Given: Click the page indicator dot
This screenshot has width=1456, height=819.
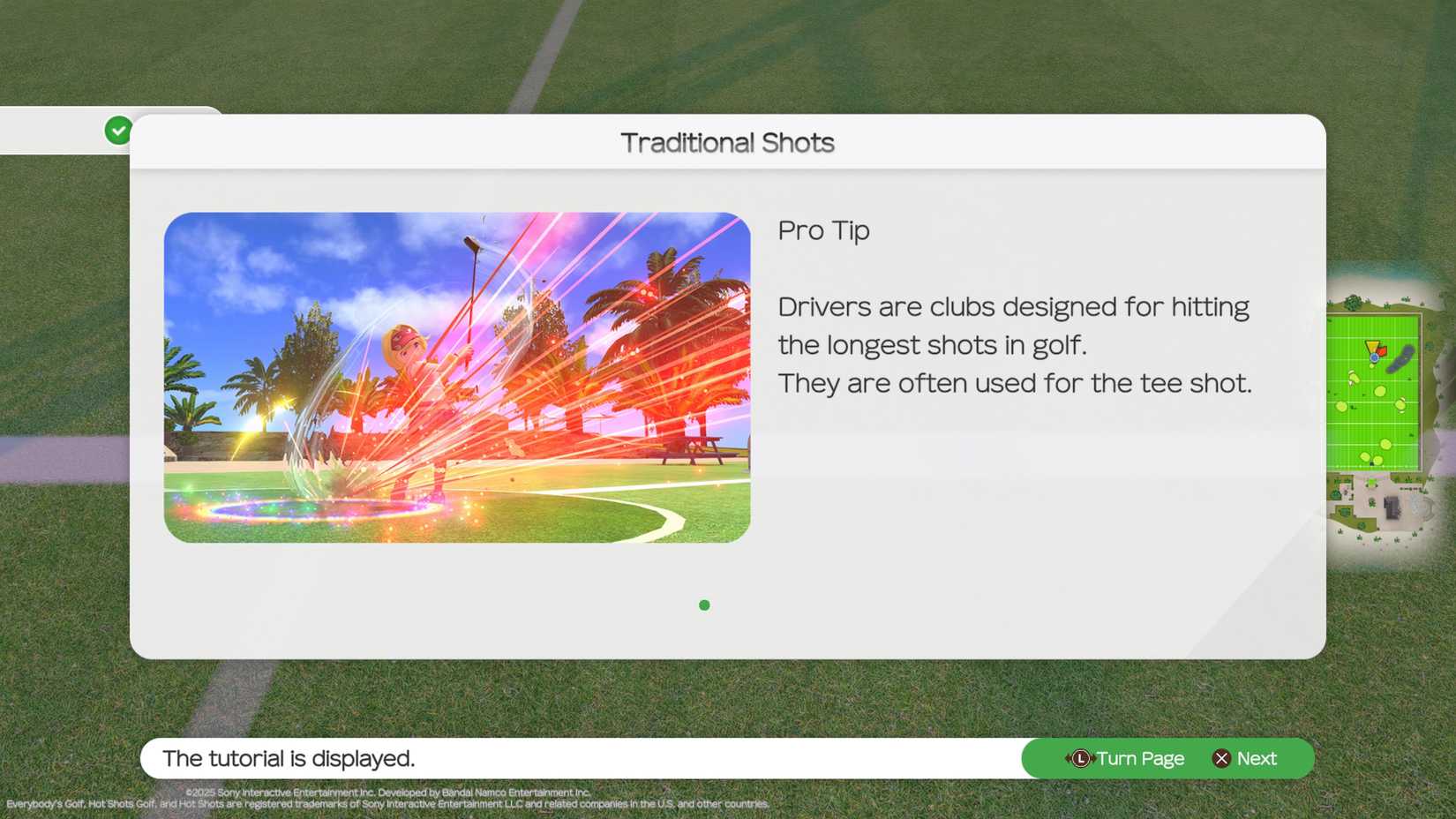Looking at the screenshot, I should point(704,605).
